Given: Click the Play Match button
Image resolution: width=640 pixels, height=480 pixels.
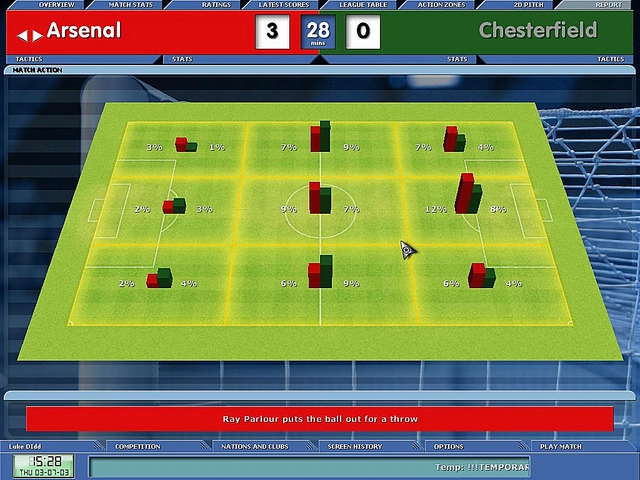Looking at the screenshot, I should coord(560,446).
